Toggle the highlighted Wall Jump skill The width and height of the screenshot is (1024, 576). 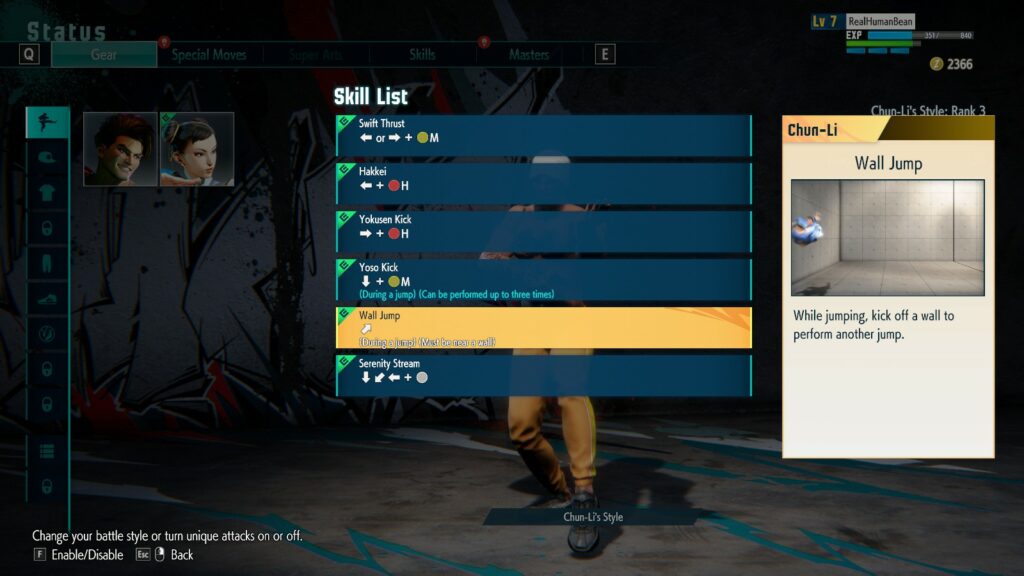(x=544, y=327)
